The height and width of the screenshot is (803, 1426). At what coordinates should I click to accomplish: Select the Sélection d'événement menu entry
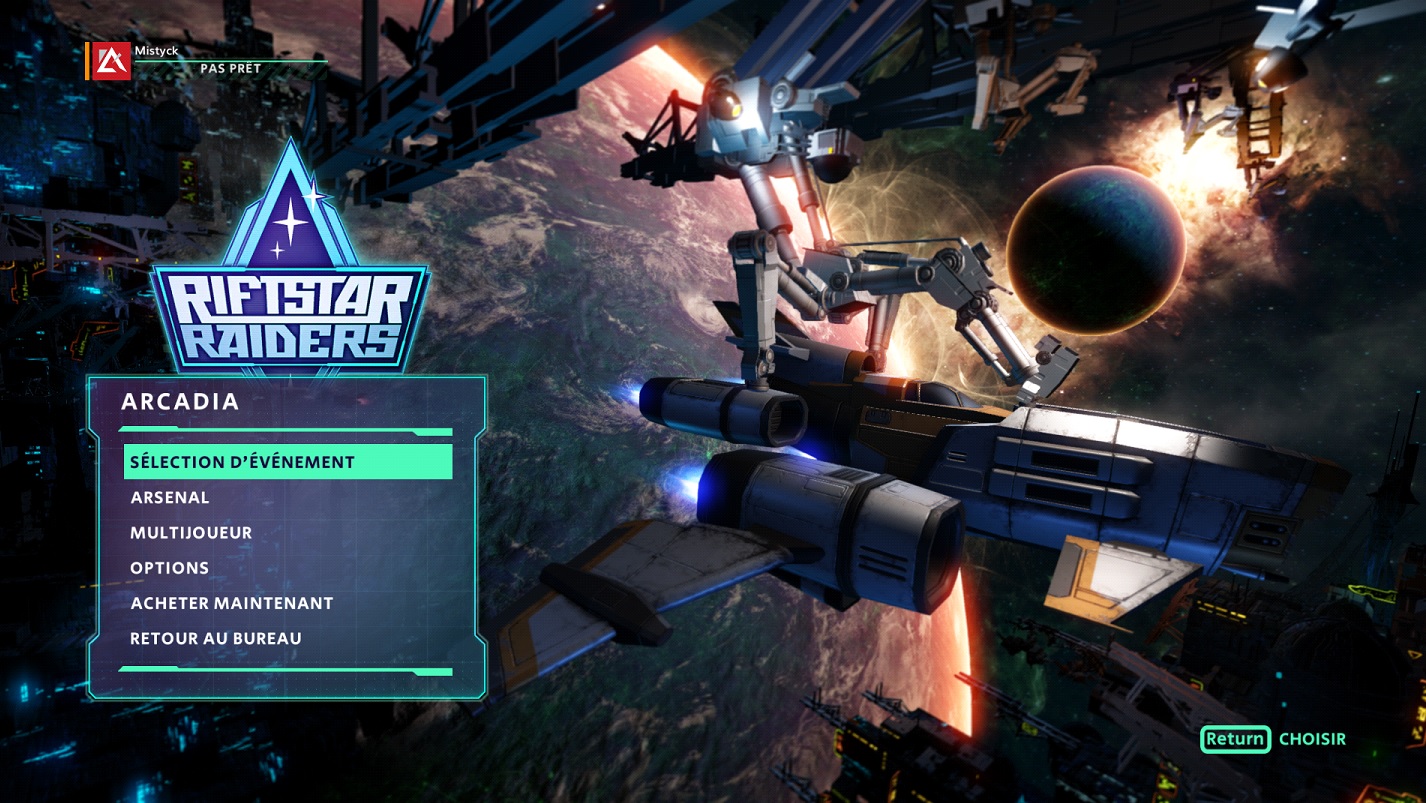(287, 462)
